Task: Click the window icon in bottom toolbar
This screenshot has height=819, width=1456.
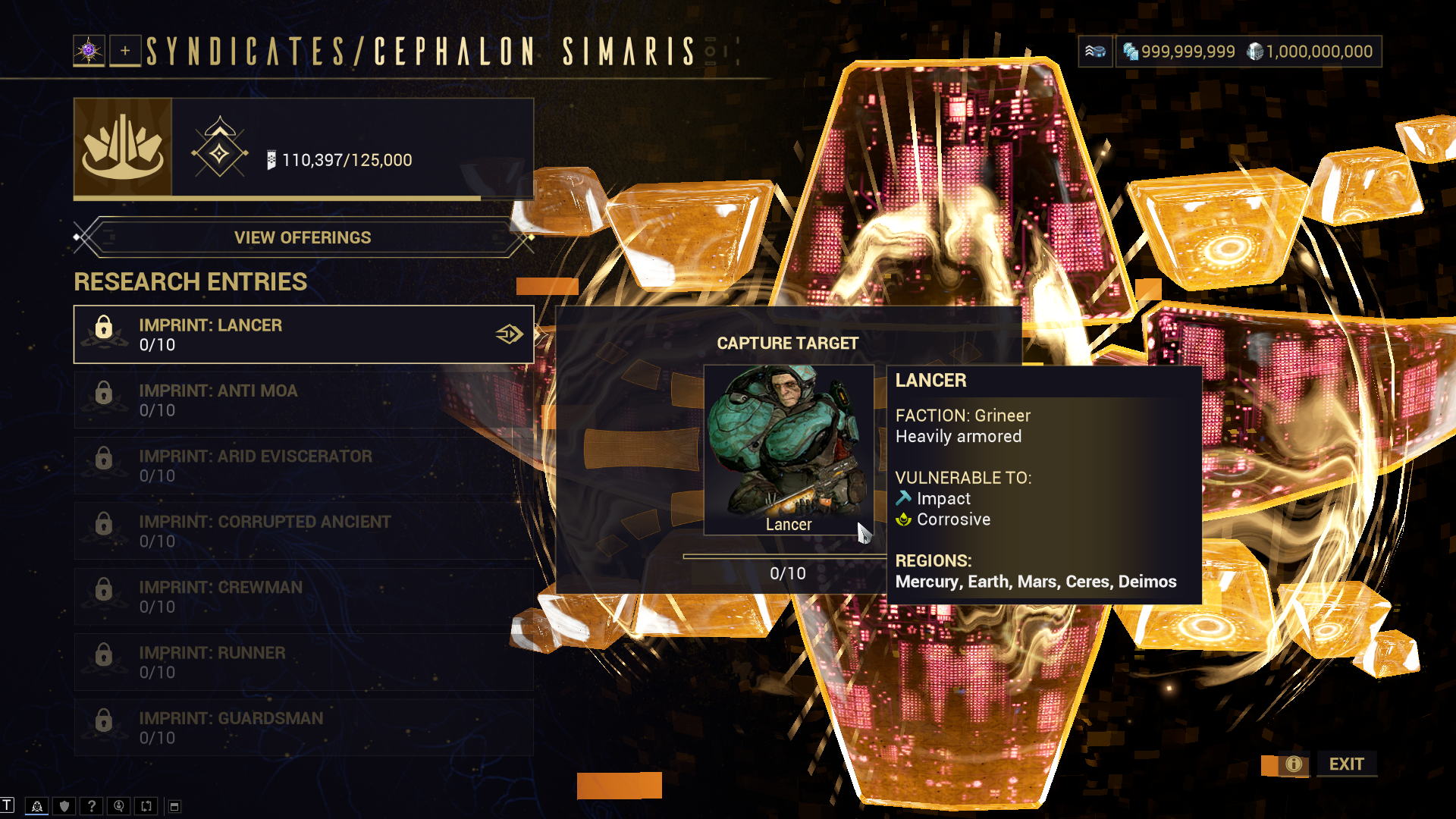Action: 174,806
